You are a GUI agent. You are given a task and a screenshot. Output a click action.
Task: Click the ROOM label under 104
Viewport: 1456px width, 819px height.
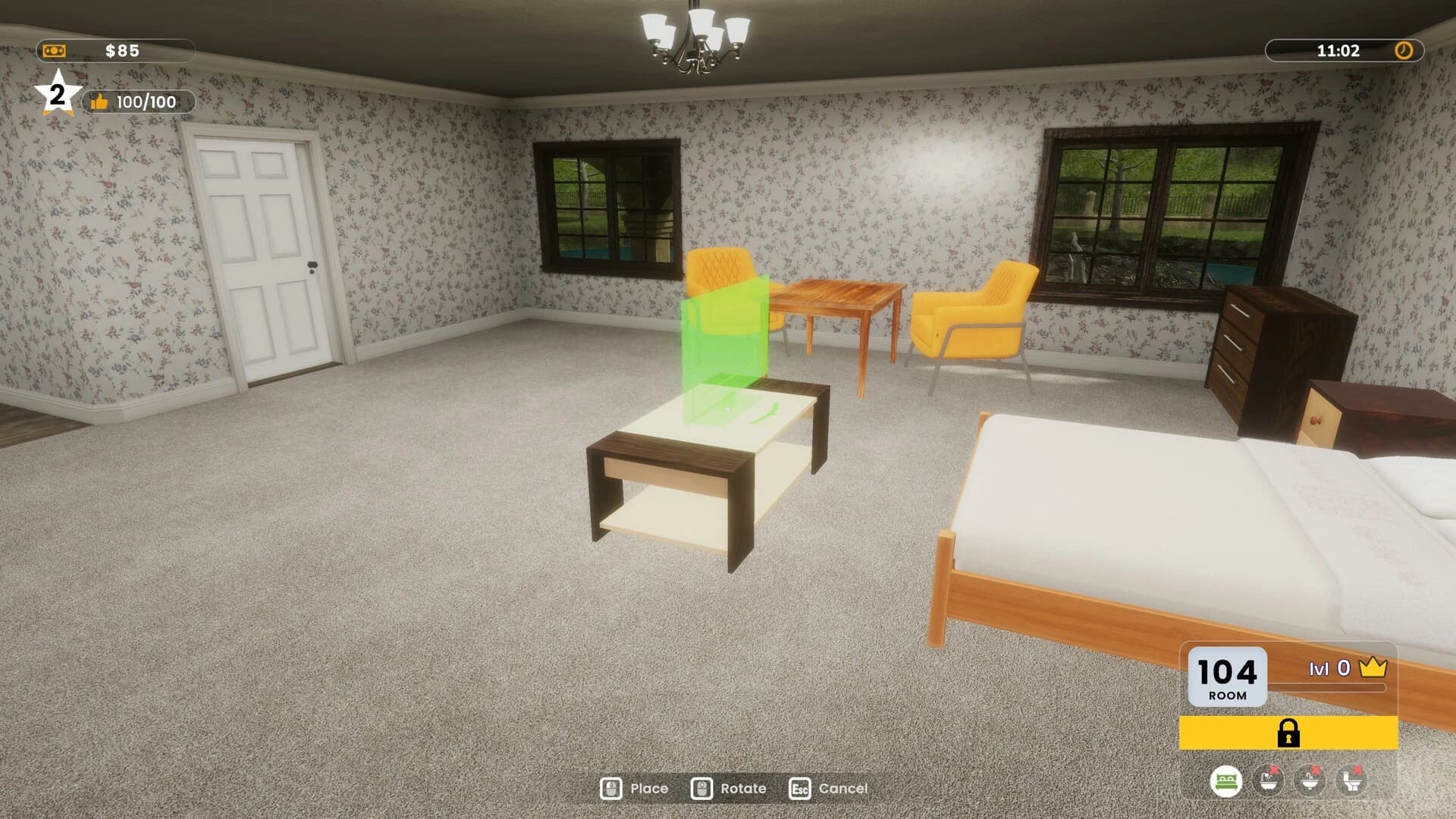click(x=1227, y=696)
